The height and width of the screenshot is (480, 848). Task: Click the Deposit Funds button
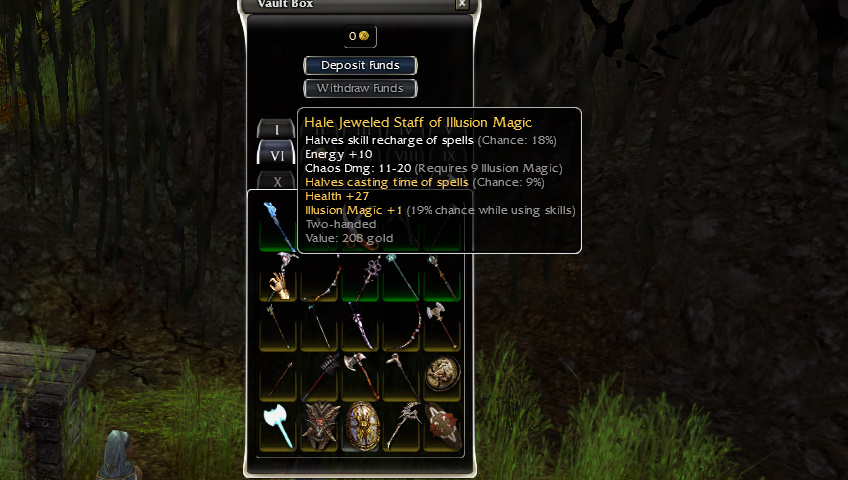coord(360,65)
